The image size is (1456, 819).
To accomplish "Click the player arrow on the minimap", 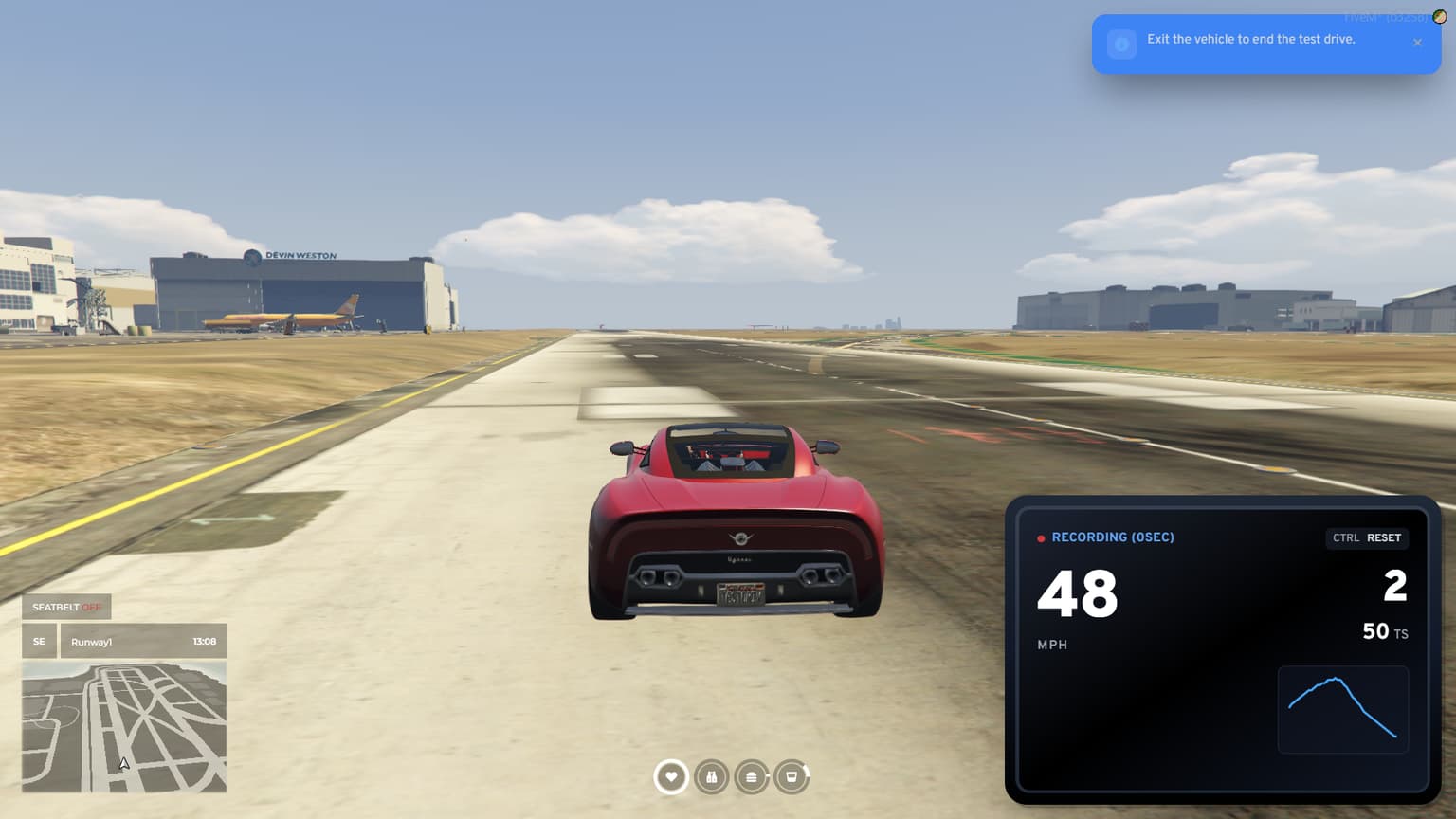I will click(x=122, y=764).
